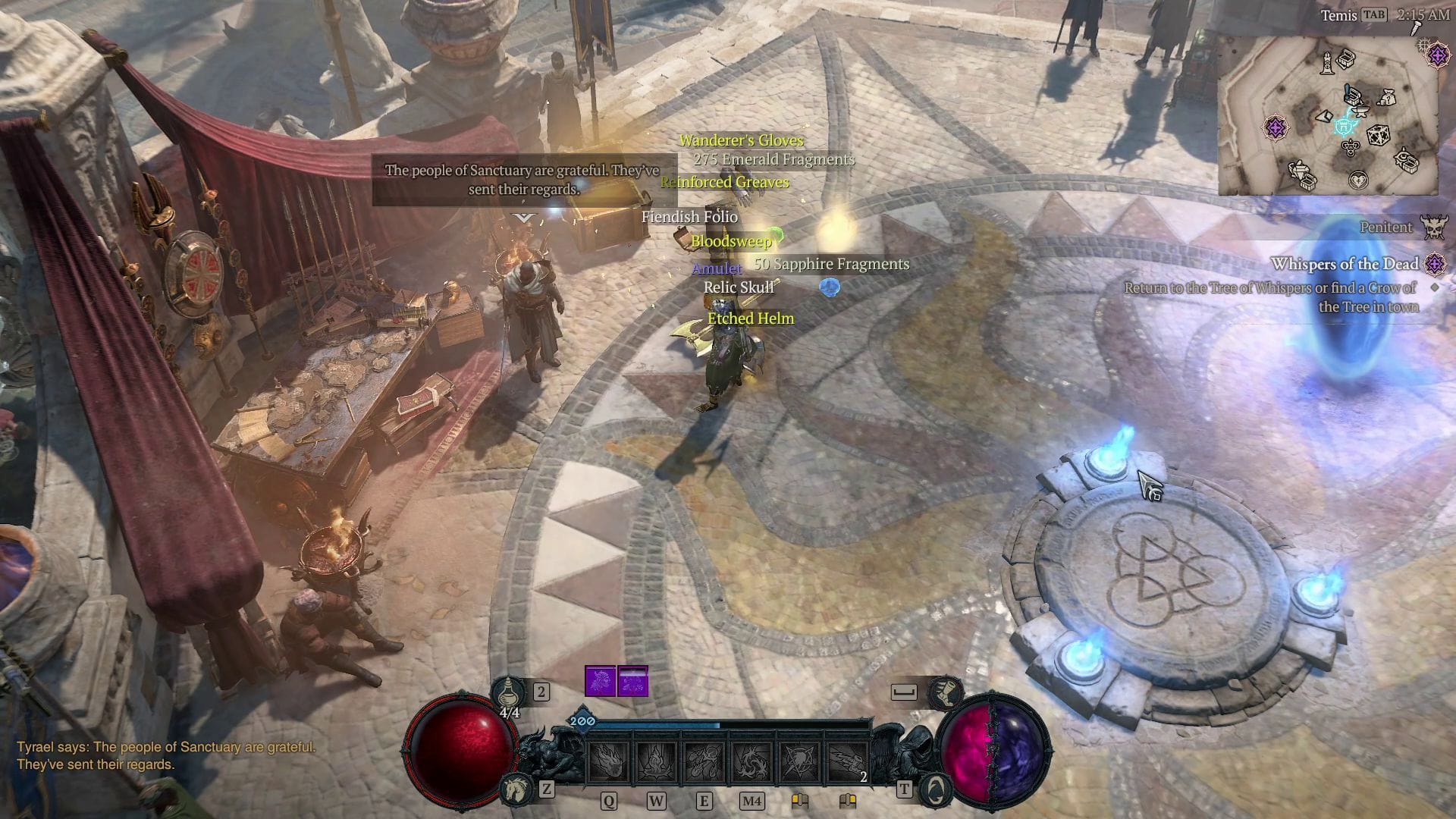Image resolution: width=1456 pixels, height=819 pixels.
Task: Click the blacksmith anvil icon on minimap
Action: point(1360,111)
